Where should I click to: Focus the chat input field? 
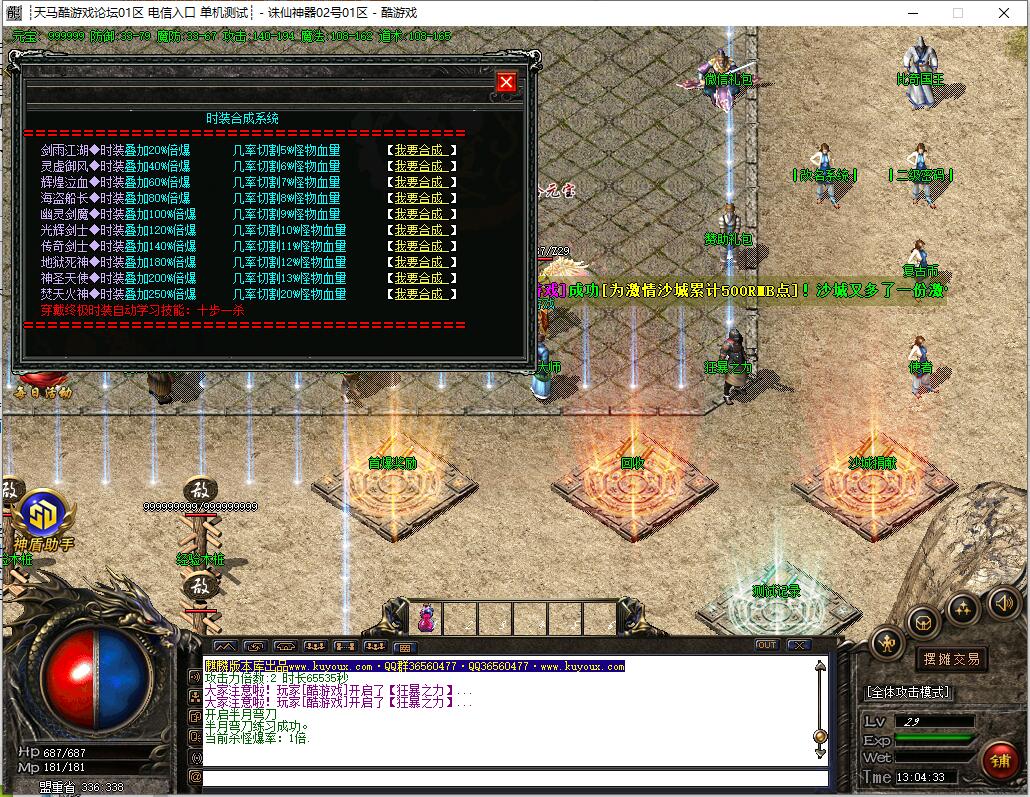pyautogui.click(x=514, y=777)
